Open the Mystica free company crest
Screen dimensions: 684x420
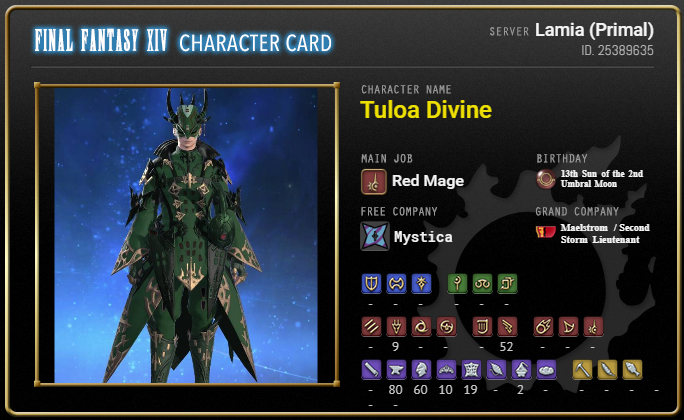coord(374,236)
